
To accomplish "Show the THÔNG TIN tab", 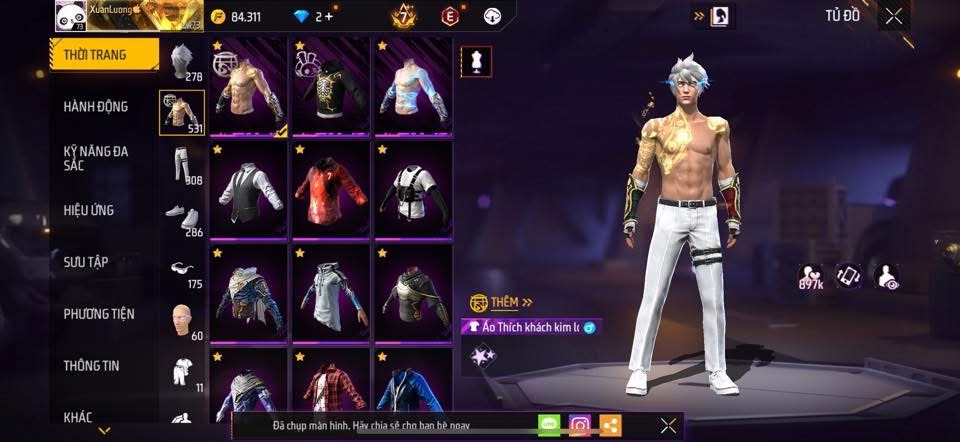I will [x=92, y=366].
